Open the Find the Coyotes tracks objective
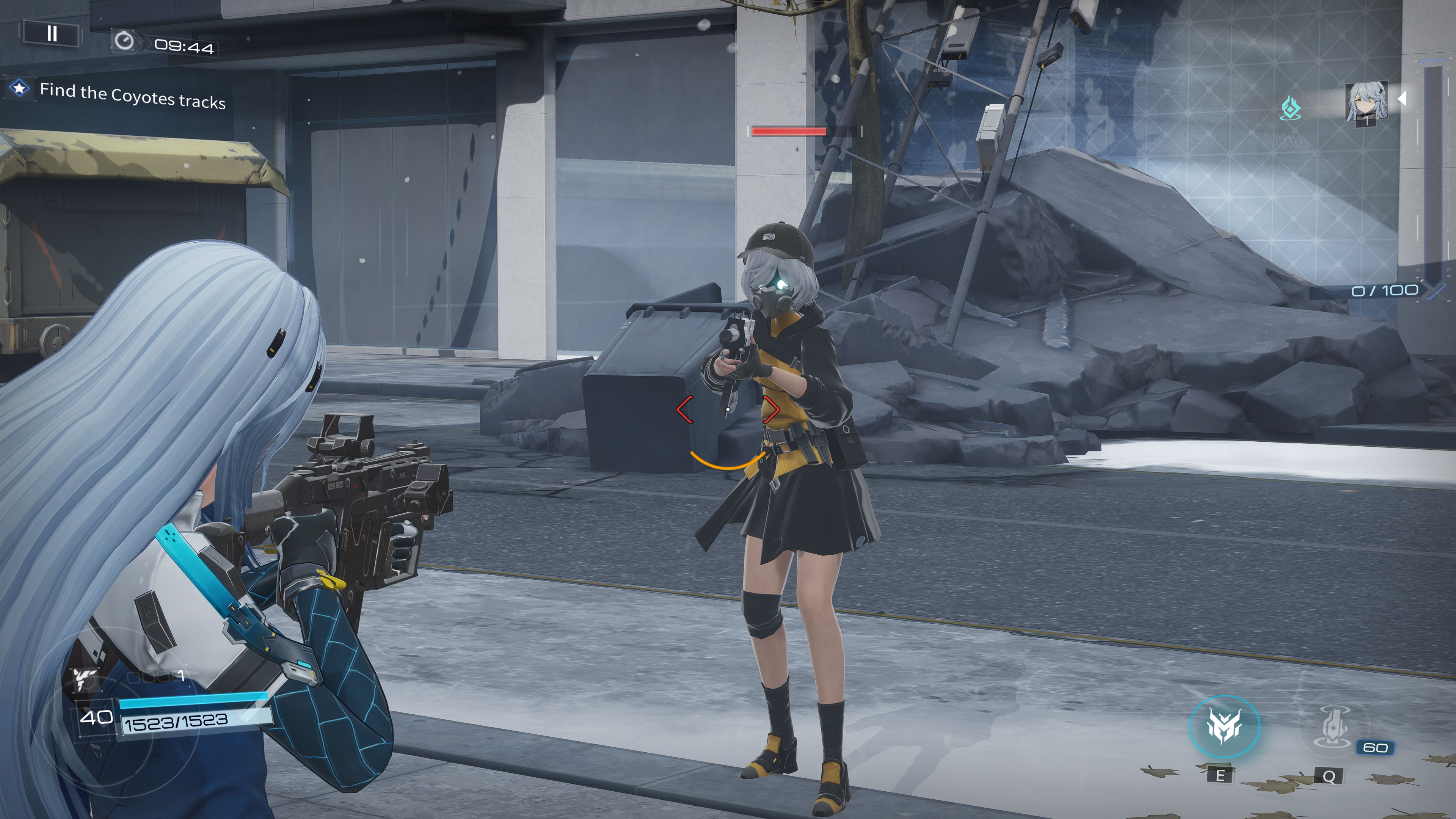The width and height of the screenshot is (1456, 819). point(132,96)
